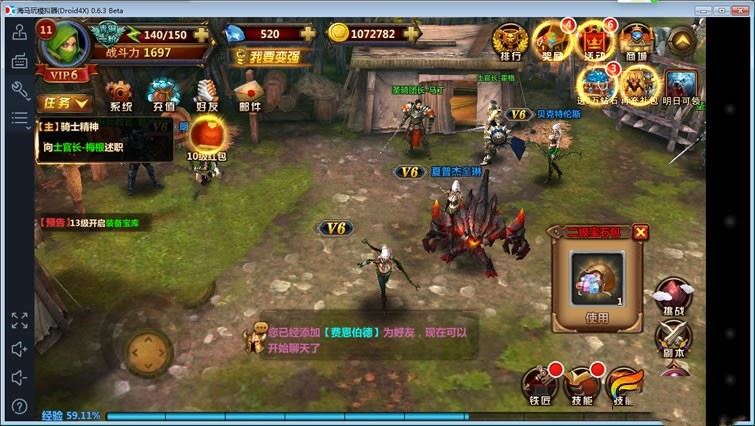Add stamina with the plus beside 140/150

pyautogui.click(x=204, y=34)
